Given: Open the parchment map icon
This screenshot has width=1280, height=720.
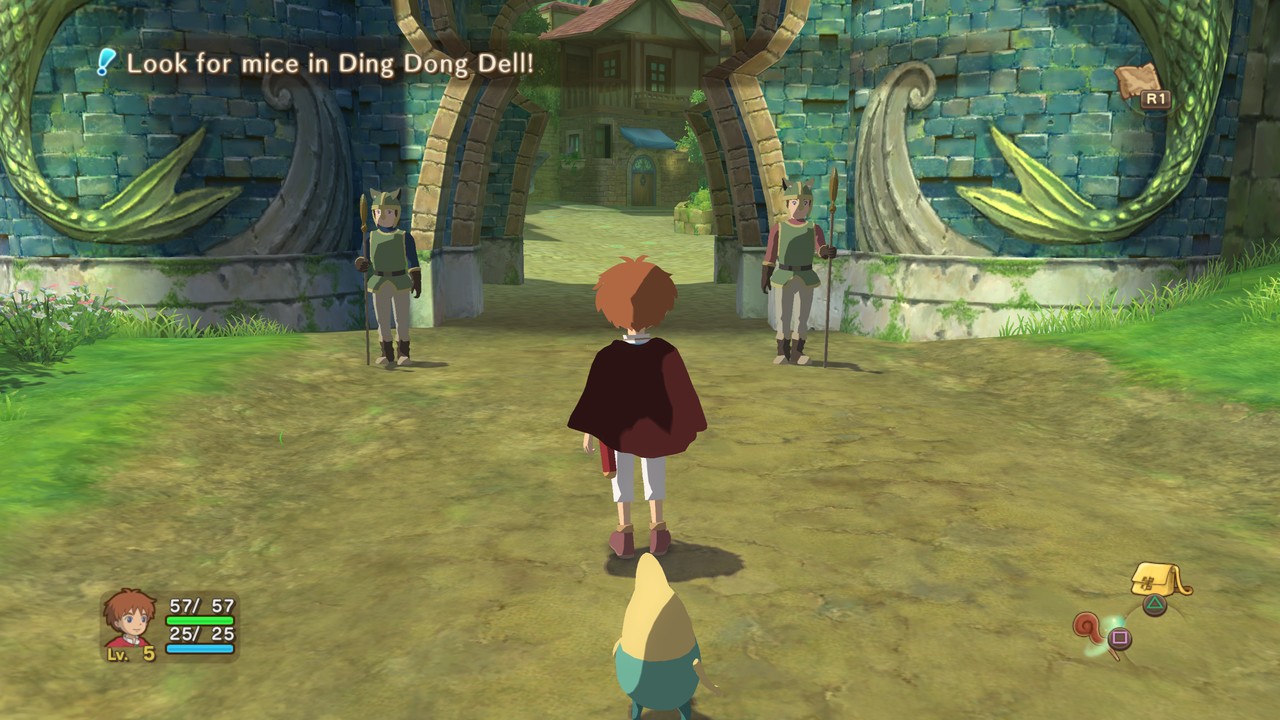Looking at the screenshot, I should click(1136, 80).
